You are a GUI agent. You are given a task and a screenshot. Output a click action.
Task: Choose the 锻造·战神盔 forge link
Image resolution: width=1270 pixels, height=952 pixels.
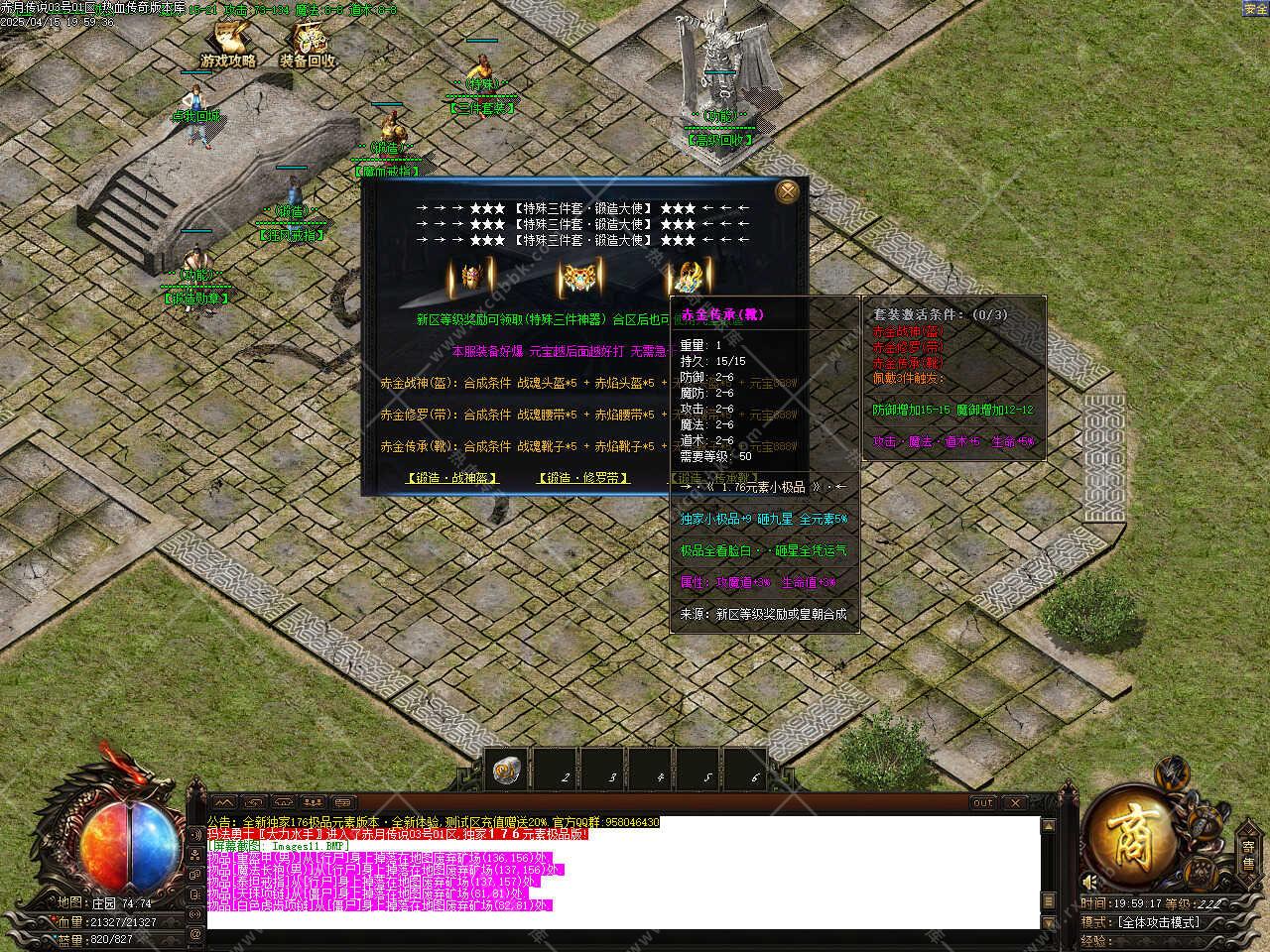[452, 478]
